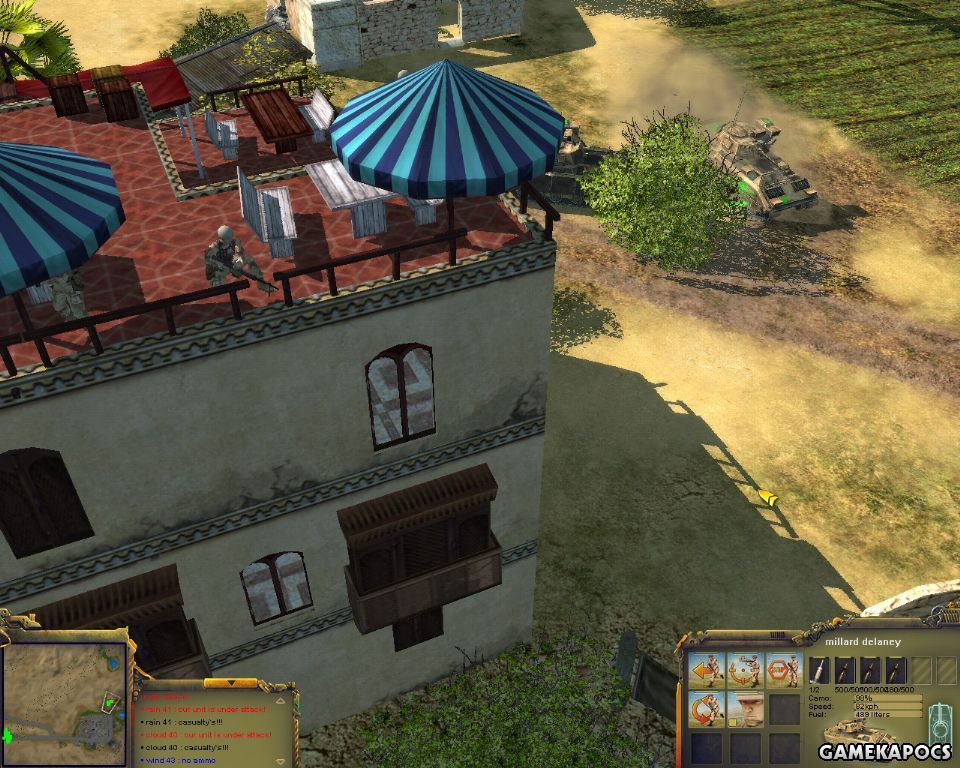Click the soldier with circular arrows command
Viewport: 960px width, 768px height.
[x=707, y=708]
